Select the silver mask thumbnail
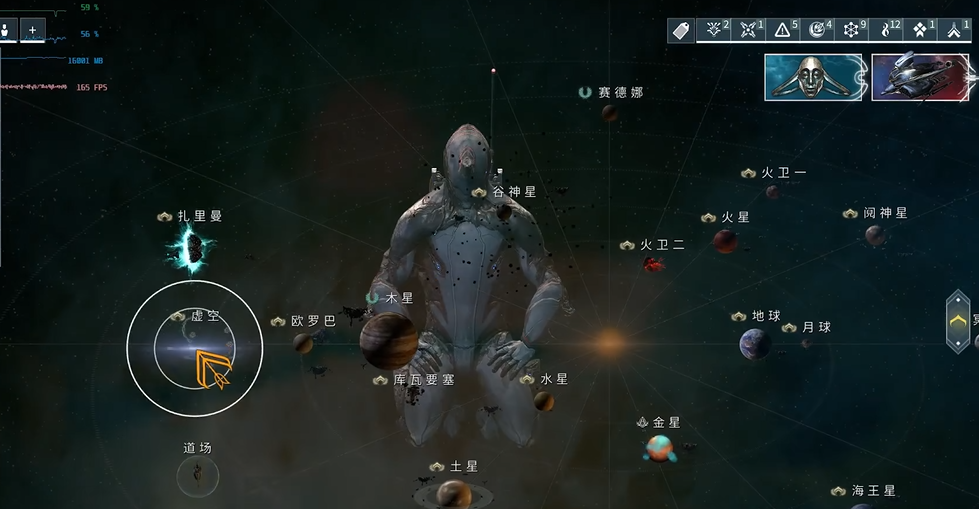979x509 pixels. click(813, 78)
